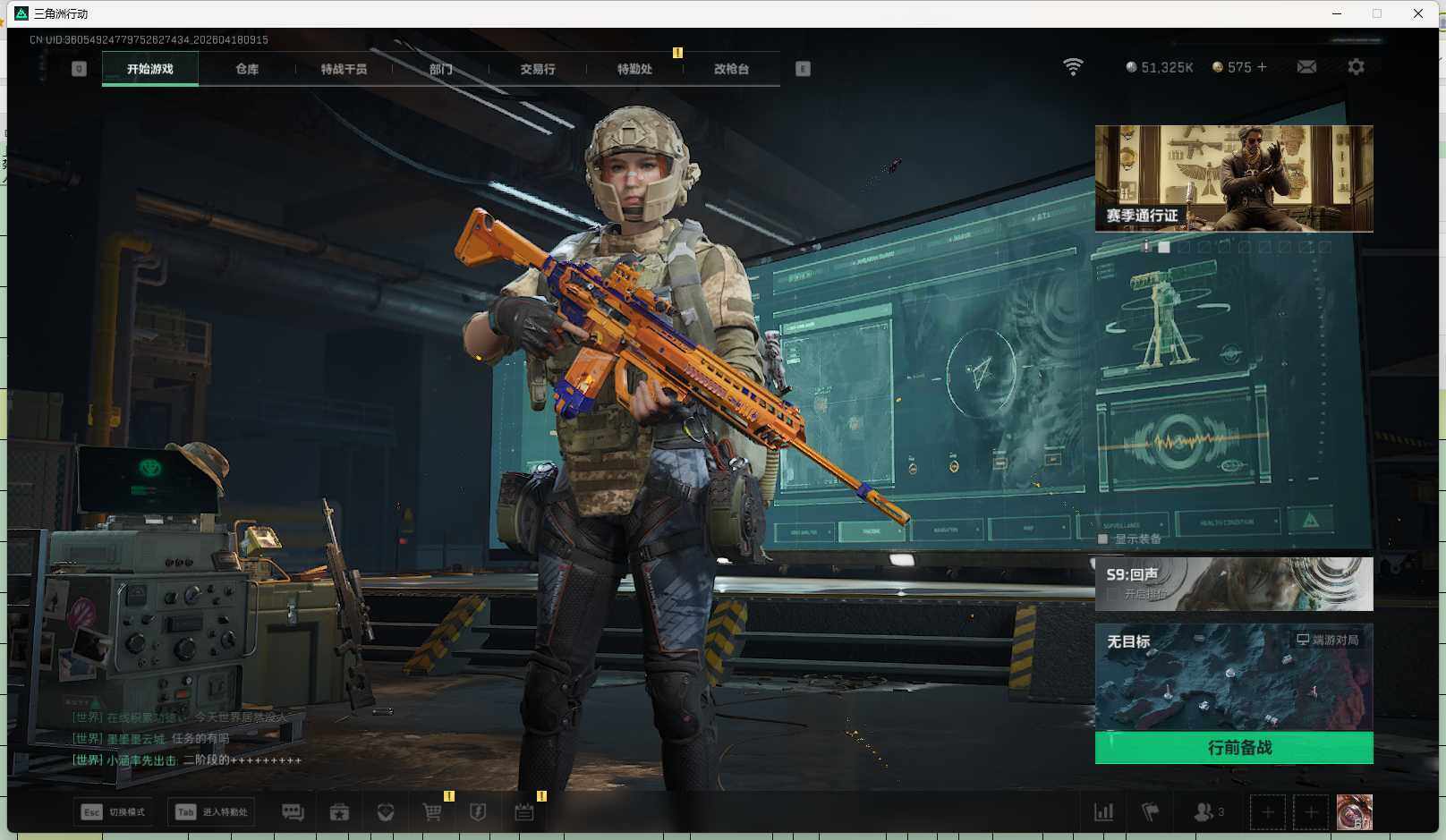Close the game window
Image resolution: width=1446 pixels, height=840 pixels.
coord(1418,13)
